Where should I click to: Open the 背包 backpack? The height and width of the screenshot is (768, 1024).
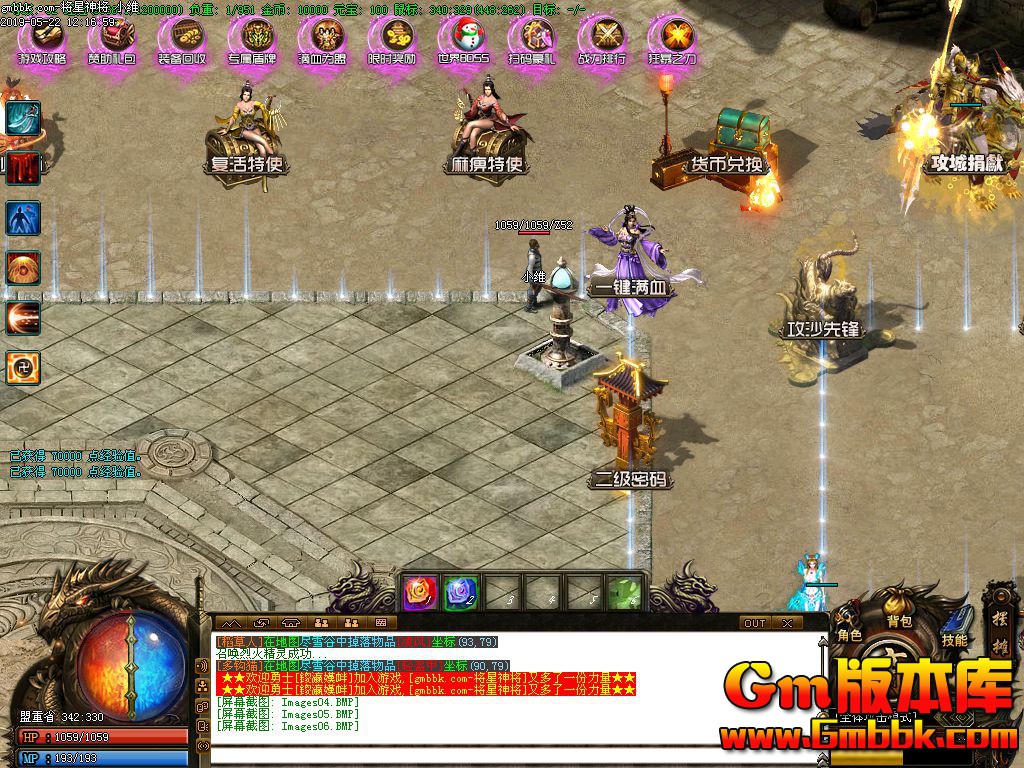pos(899,621)
